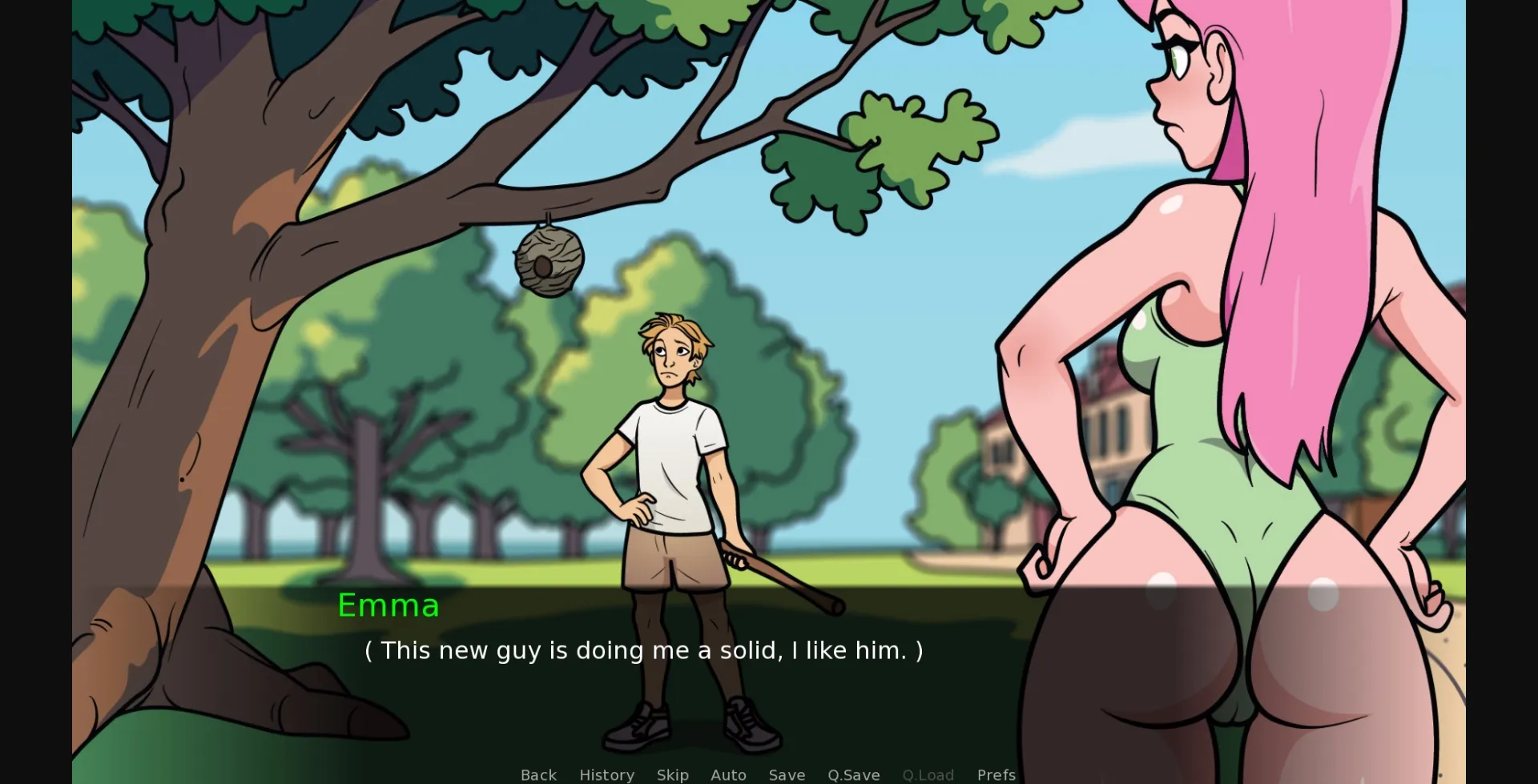Screen dimensions: 1538x784
Task: Open the Prefs settings menu
Action: pyautogui.click(x=995, y=774)
